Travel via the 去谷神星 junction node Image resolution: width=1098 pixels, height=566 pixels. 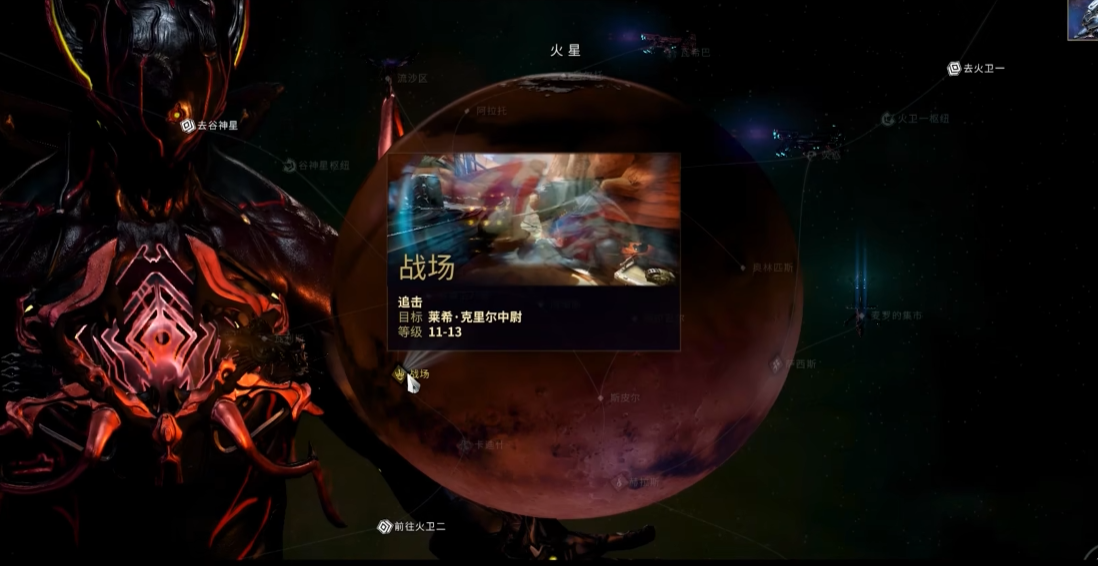pyautogui.click(x=187, y=126)
